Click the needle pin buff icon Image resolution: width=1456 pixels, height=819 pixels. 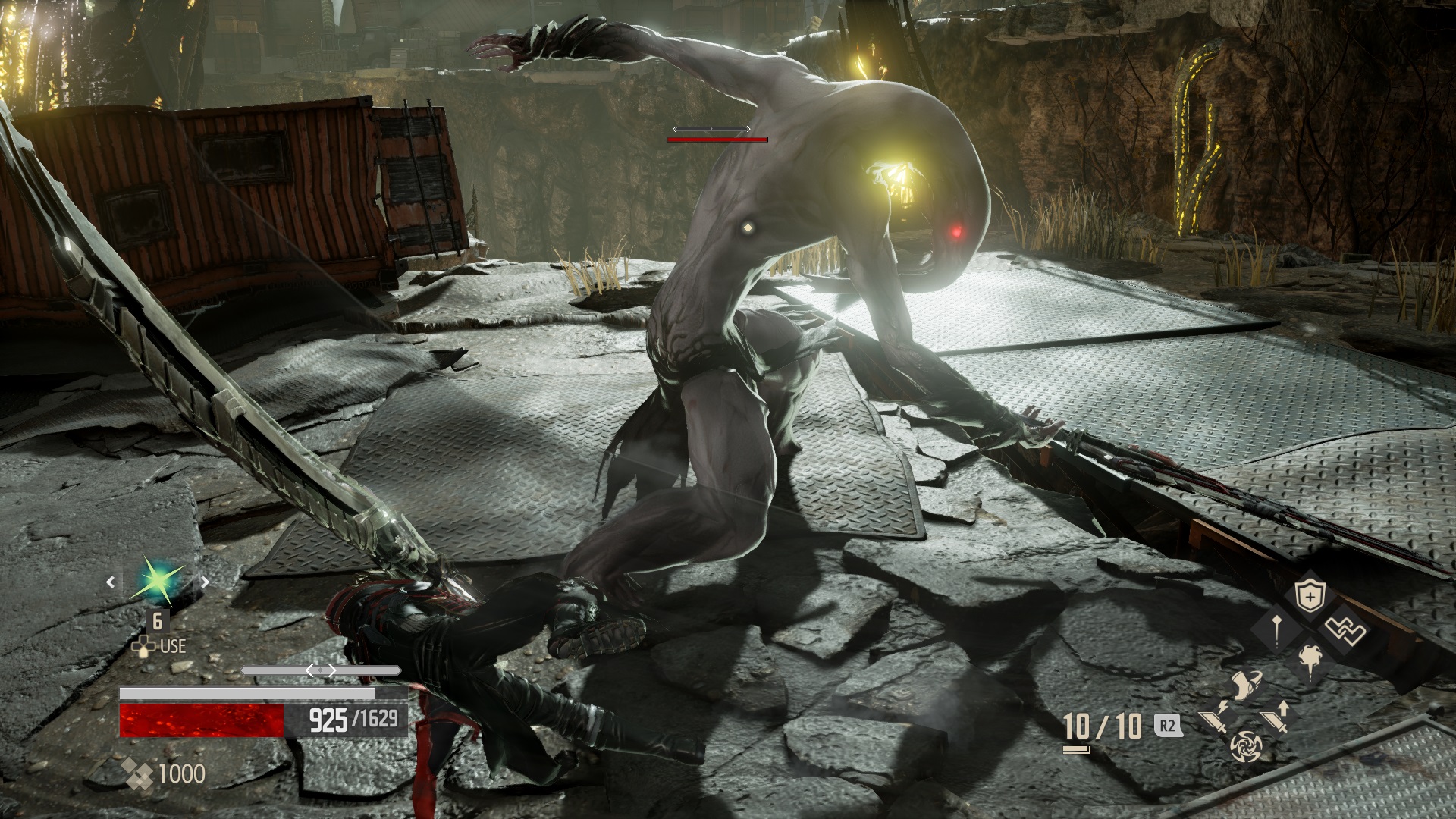[1276, 630]
